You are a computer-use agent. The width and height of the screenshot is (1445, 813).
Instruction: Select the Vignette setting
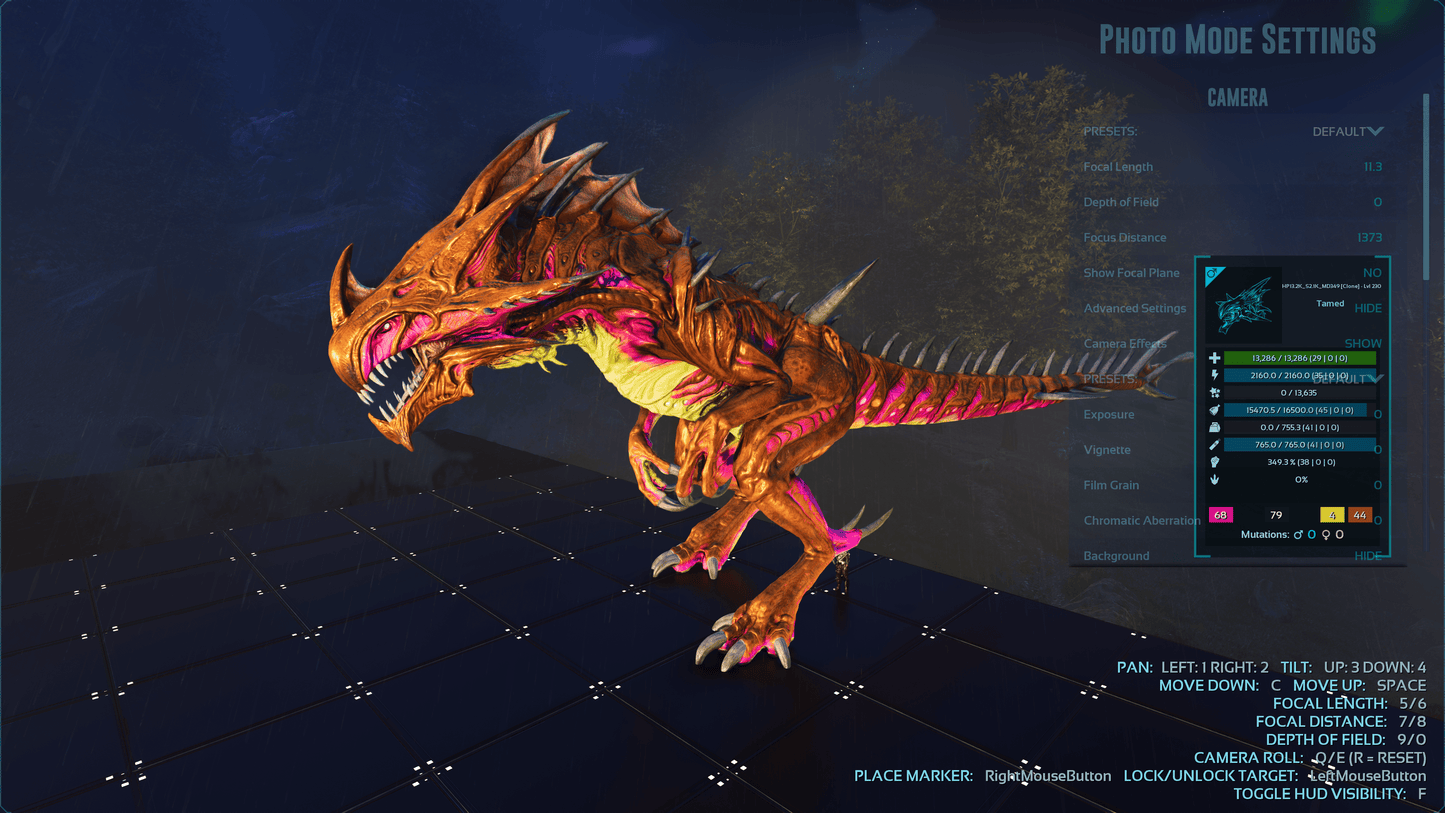pos(1107,450)
